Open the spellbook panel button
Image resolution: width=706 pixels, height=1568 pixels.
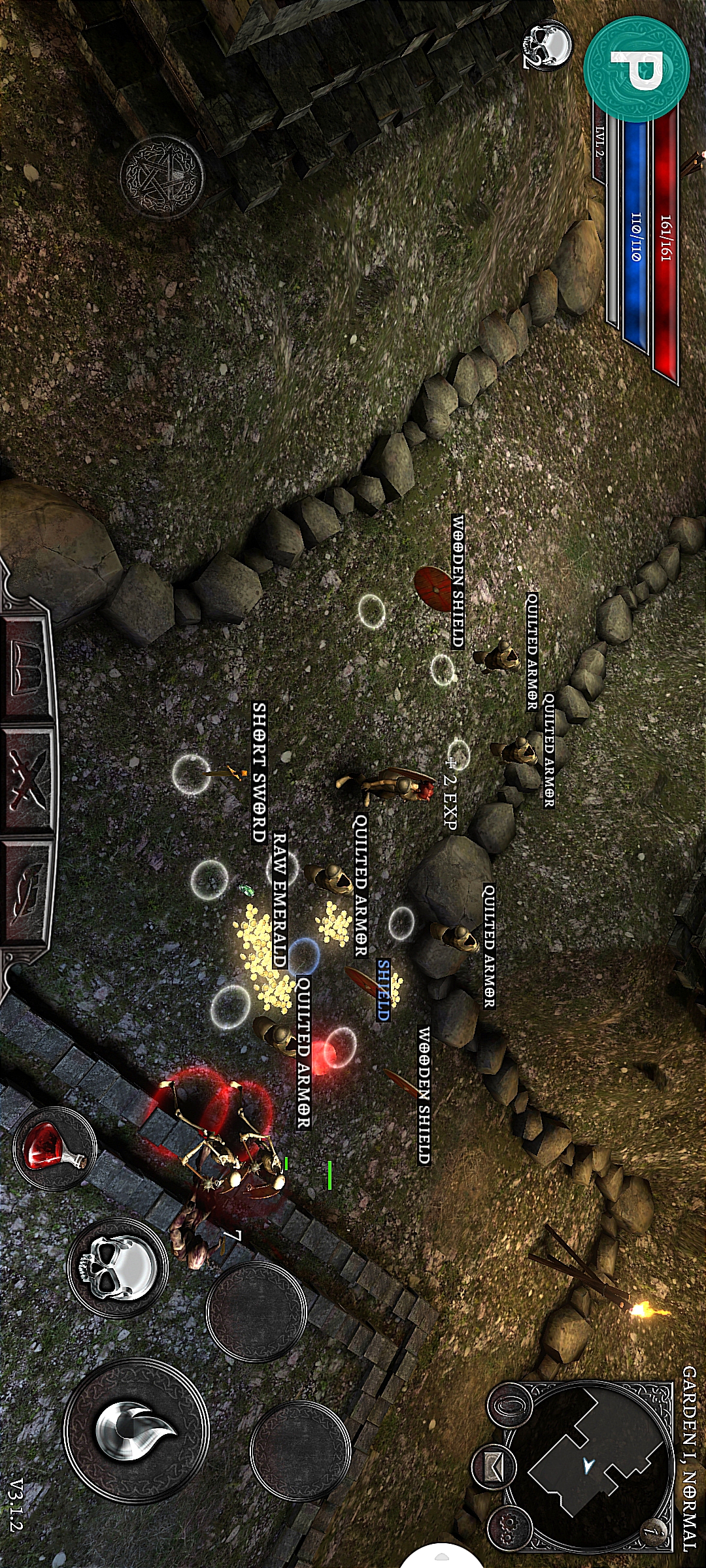(x=26, y=667)
